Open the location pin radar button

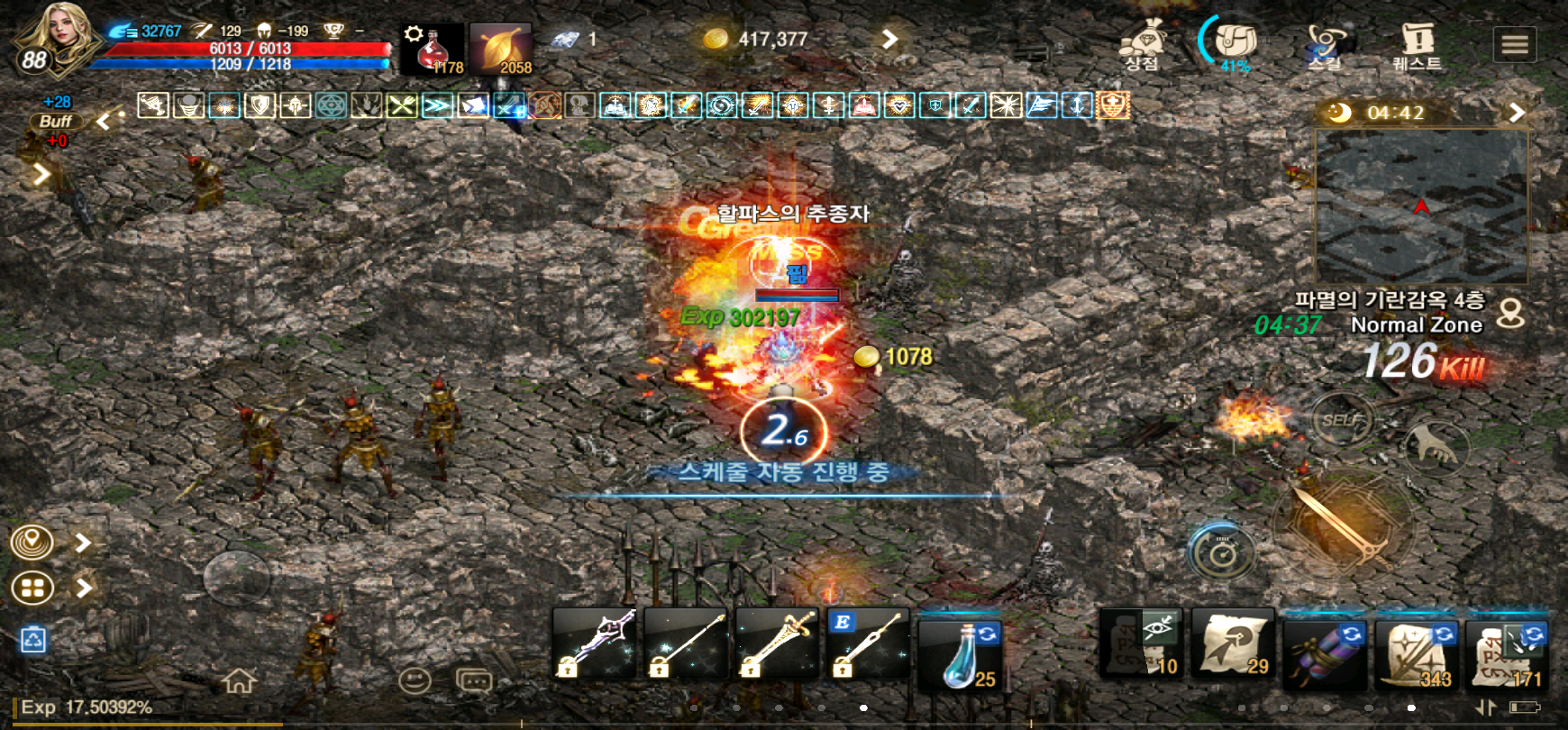click(x=32, y=543)
